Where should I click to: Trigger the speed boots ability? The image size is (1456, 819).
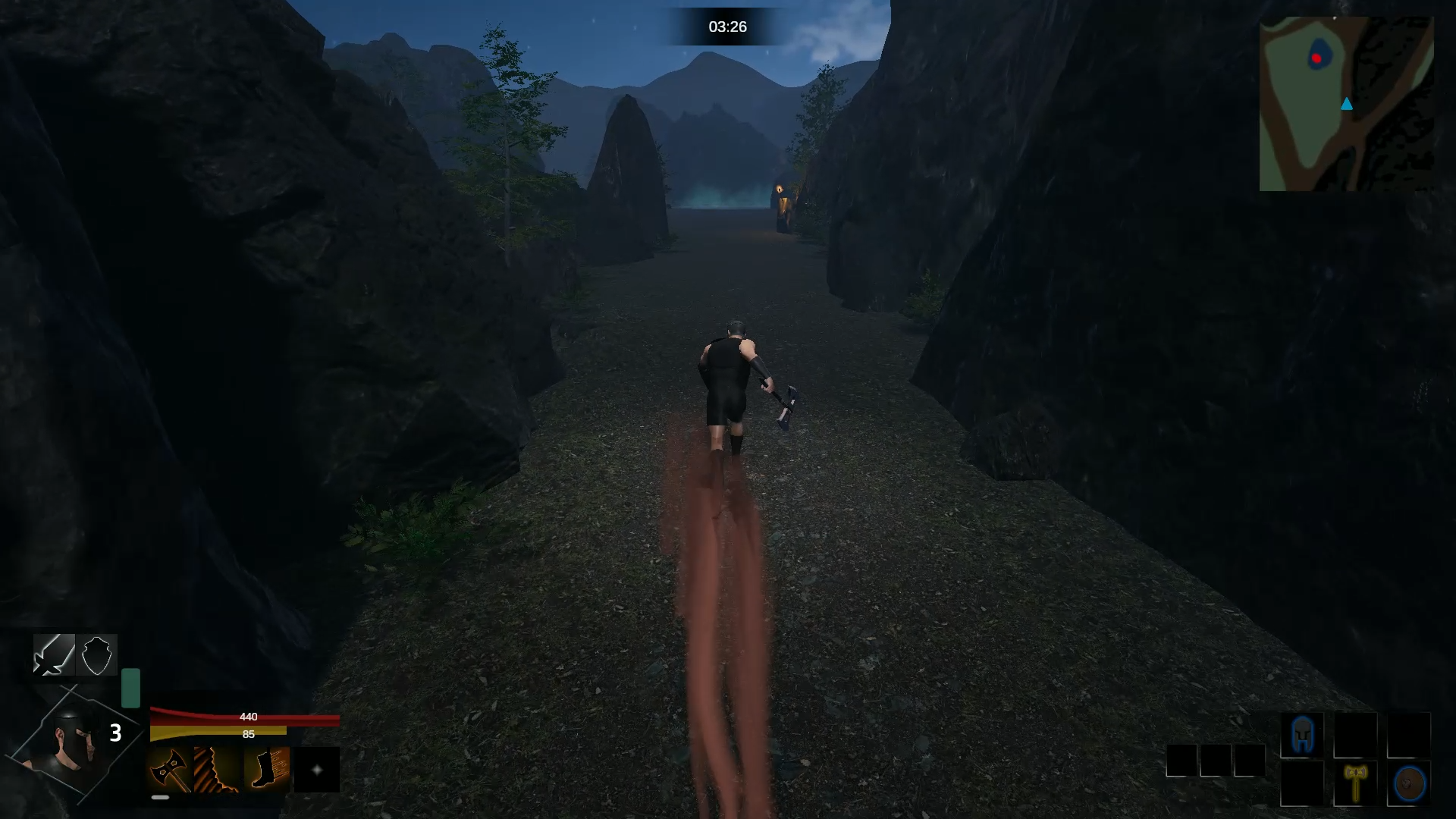point(265,769)
